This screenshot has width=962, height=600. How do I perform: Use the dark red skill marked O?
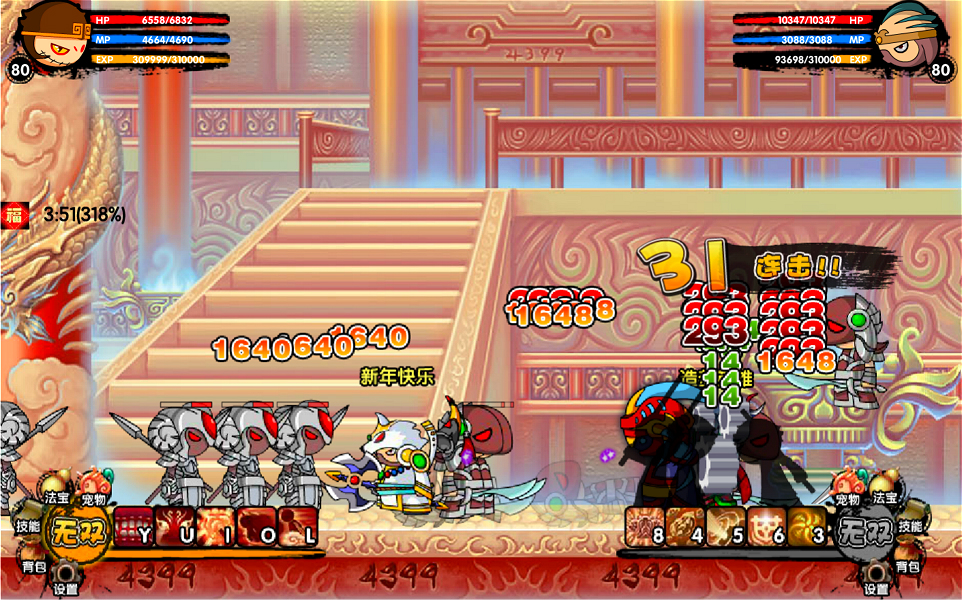click(255, 527)
